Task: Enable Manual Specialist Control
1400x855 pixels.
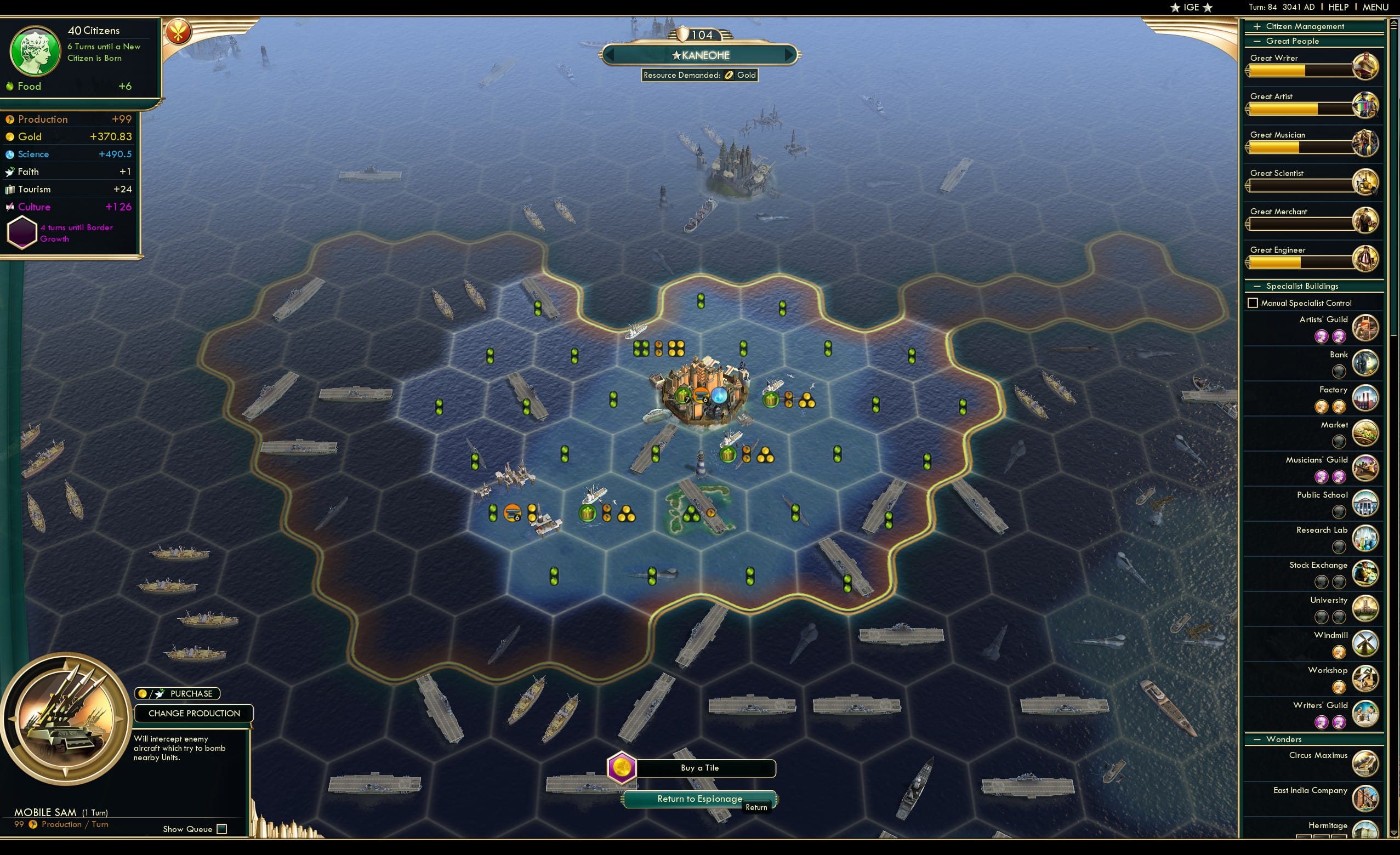Action: coord(1253,303)
